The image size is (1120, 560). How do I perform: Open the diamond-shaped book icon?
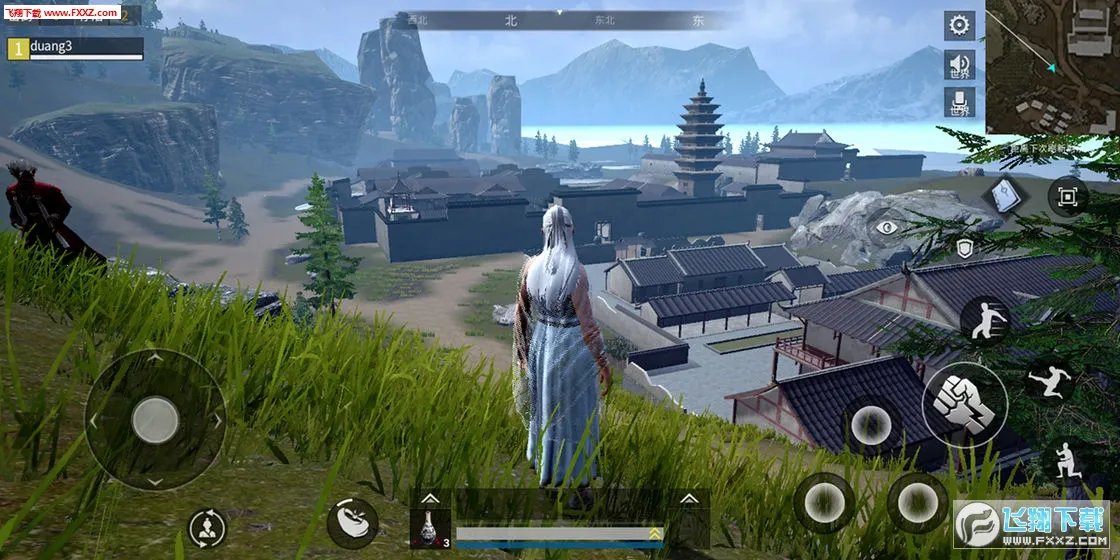(1002, 196)
